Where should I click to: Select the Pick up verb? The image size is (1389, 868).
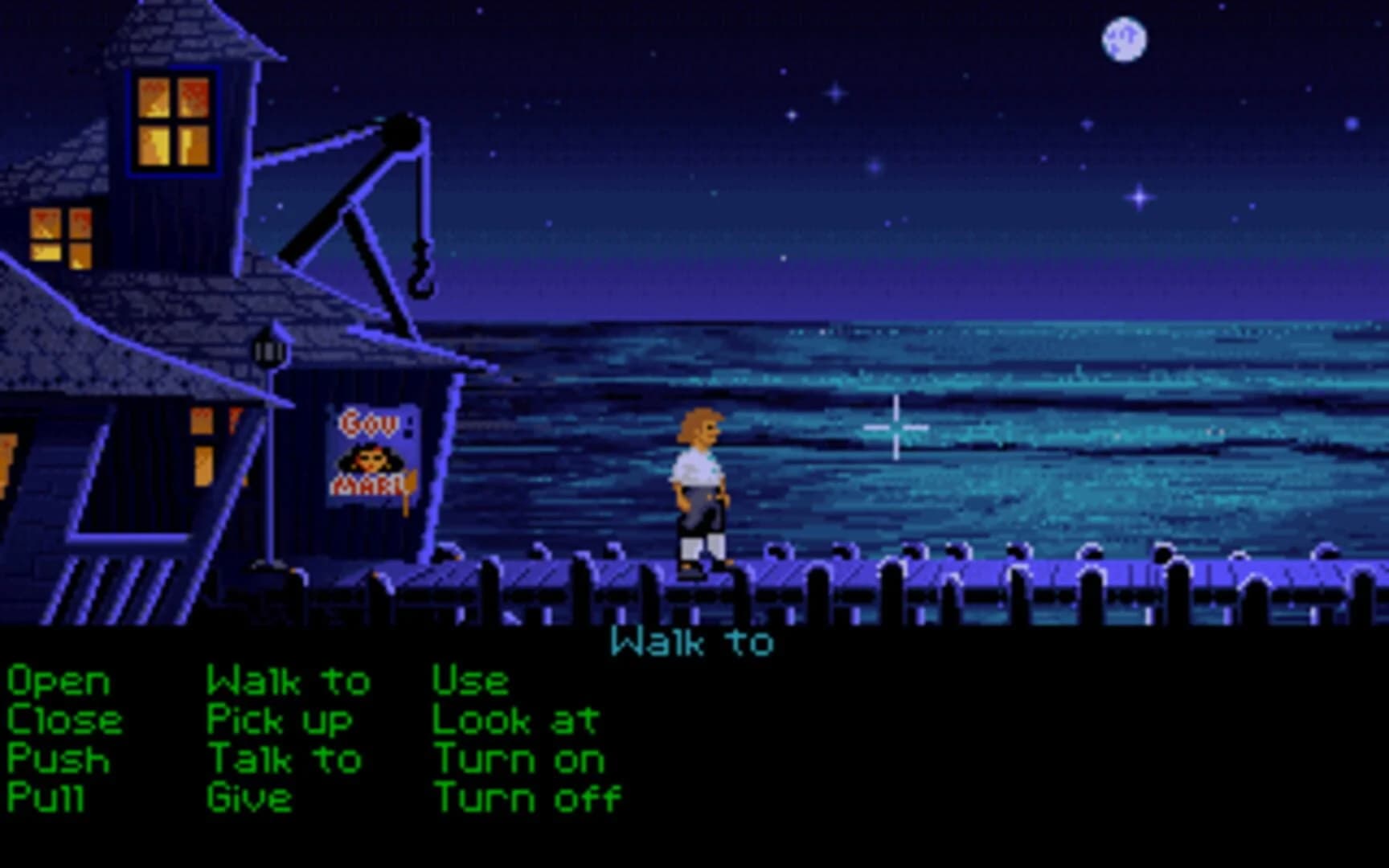point(279,719)
